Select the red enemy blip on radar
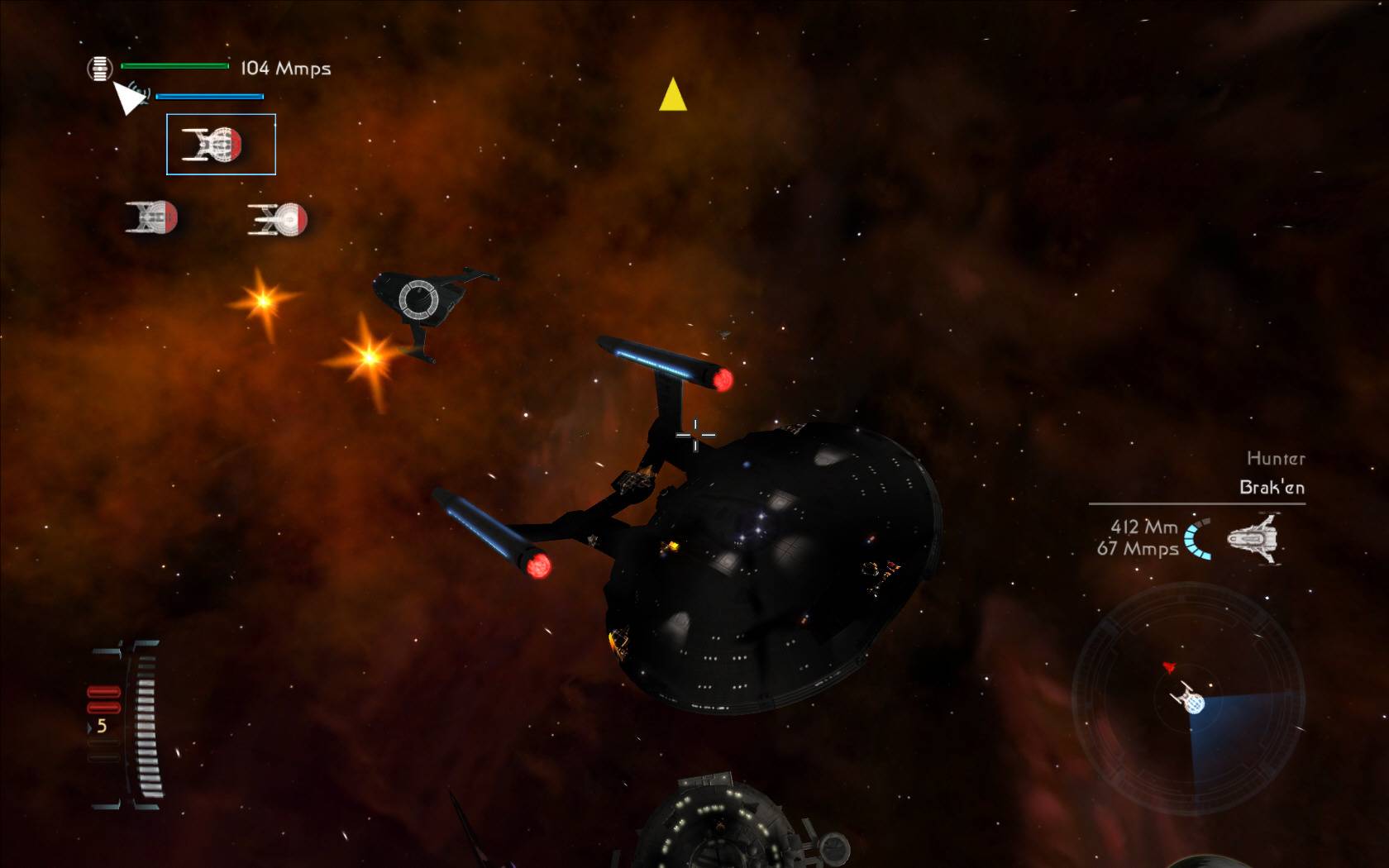Image resolution: width=1389 pixels, height=868 pixels. coord(1169,667)
